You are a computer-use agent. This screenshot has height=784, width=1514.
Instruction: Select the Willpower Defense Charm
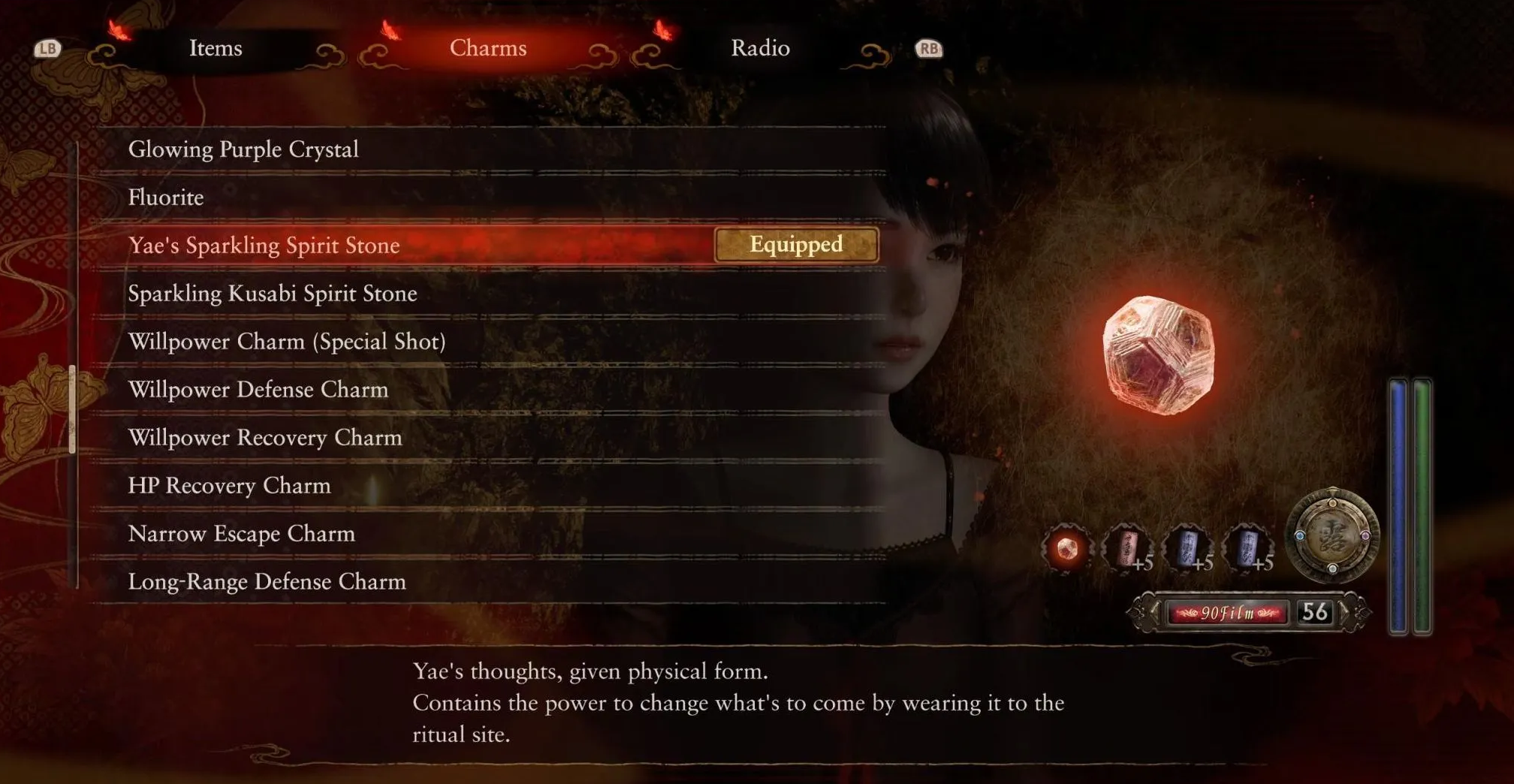258,390
